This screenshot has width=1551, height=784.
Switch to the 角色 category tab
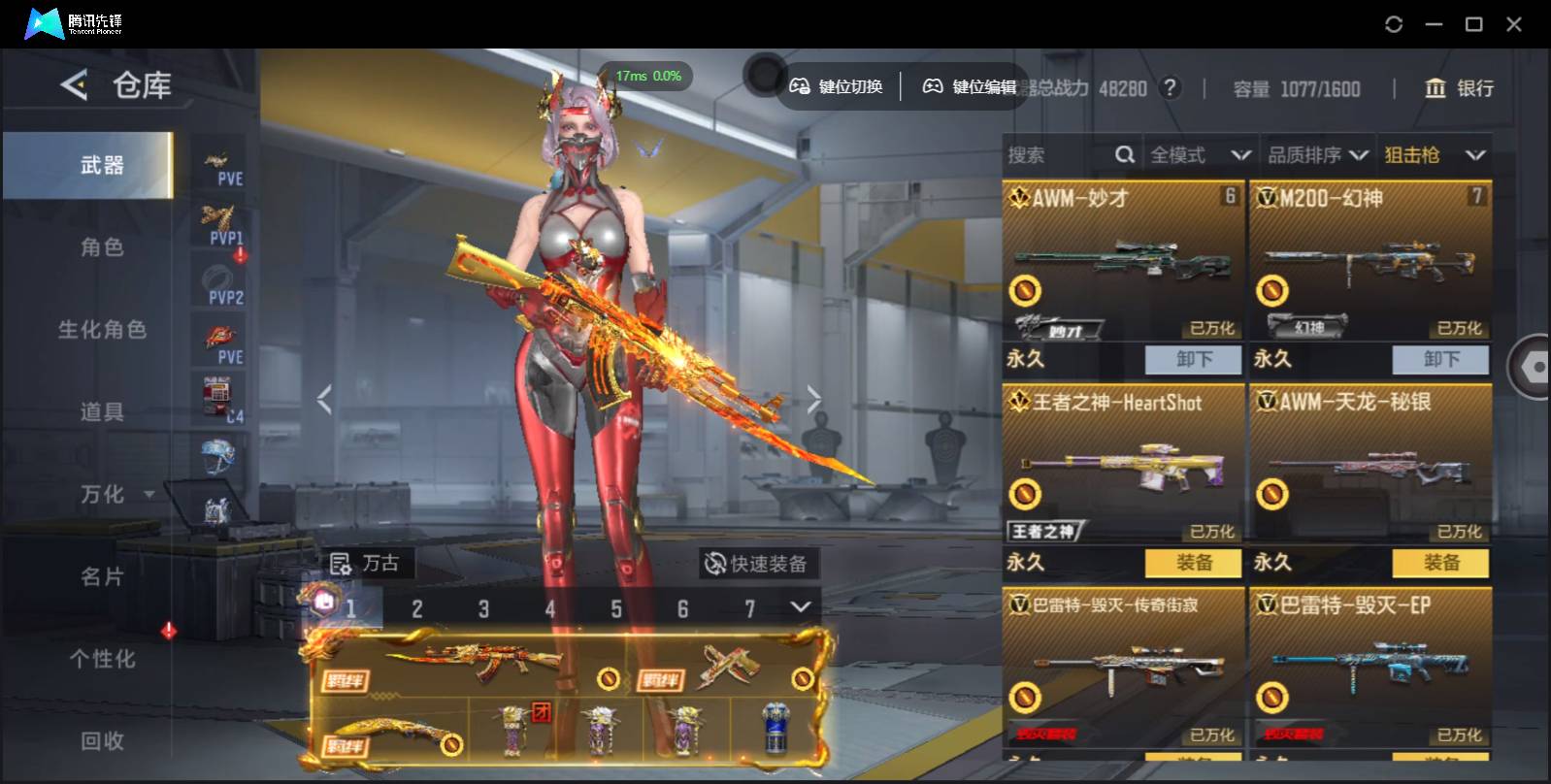click(102, 247)
